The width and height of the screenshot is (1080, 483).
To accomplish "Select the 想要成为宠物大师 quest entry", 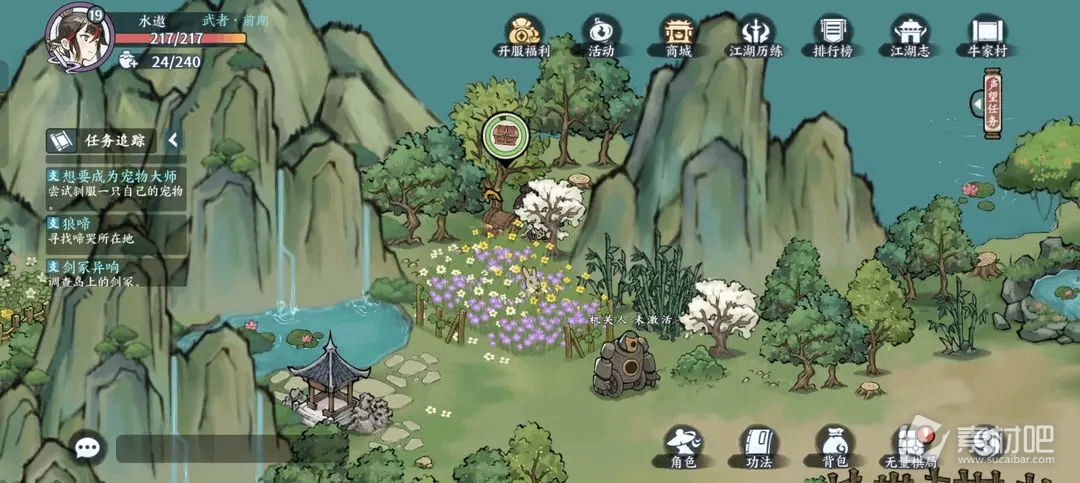I will 116,182.
